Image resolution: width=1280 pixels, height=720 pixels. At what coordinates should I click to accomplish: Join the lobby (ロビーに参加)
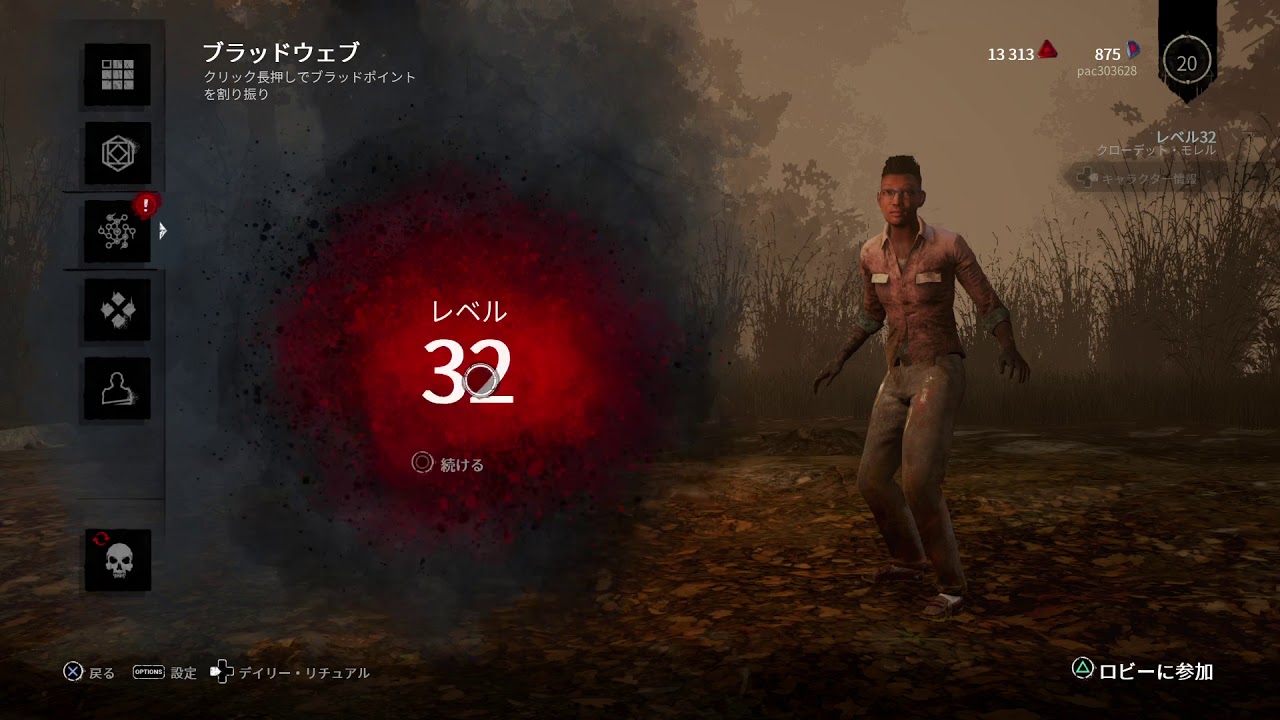click(x=1142, y=671)
